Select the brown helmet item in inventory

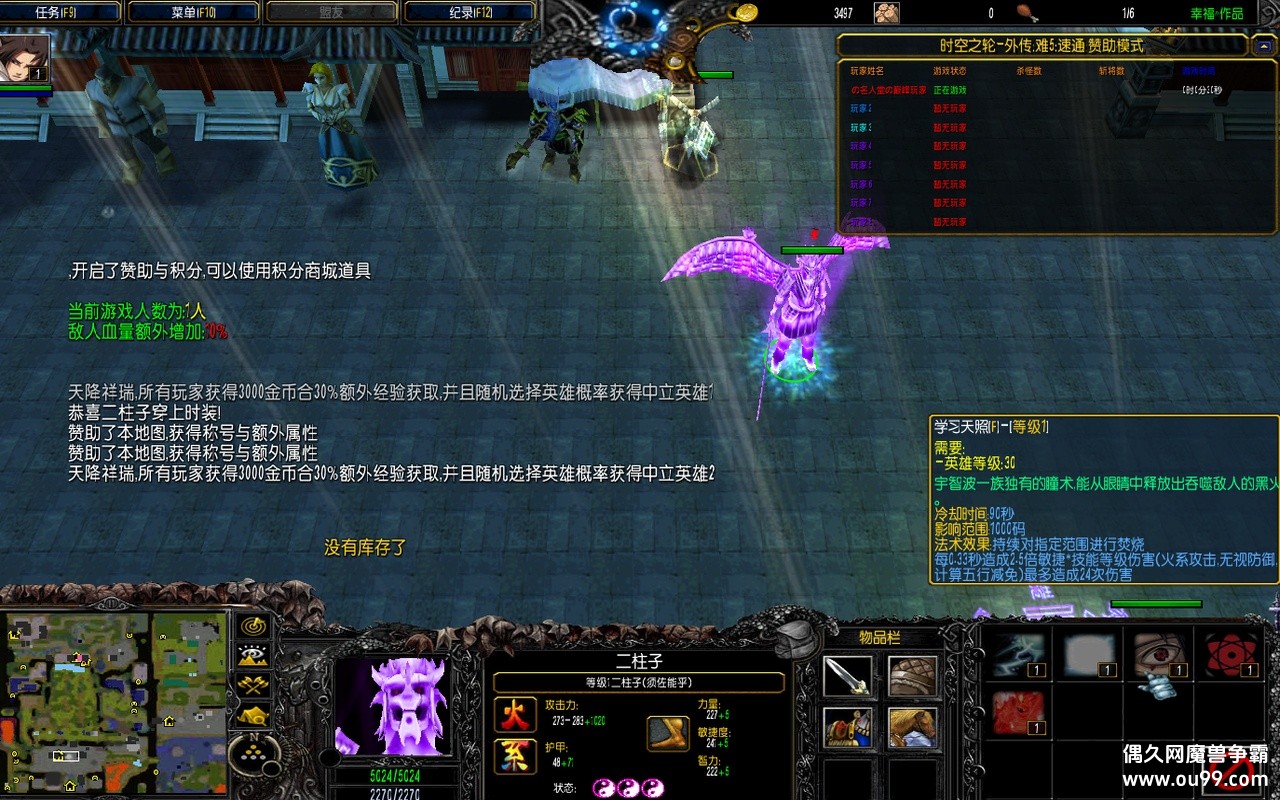click(912, 677)
